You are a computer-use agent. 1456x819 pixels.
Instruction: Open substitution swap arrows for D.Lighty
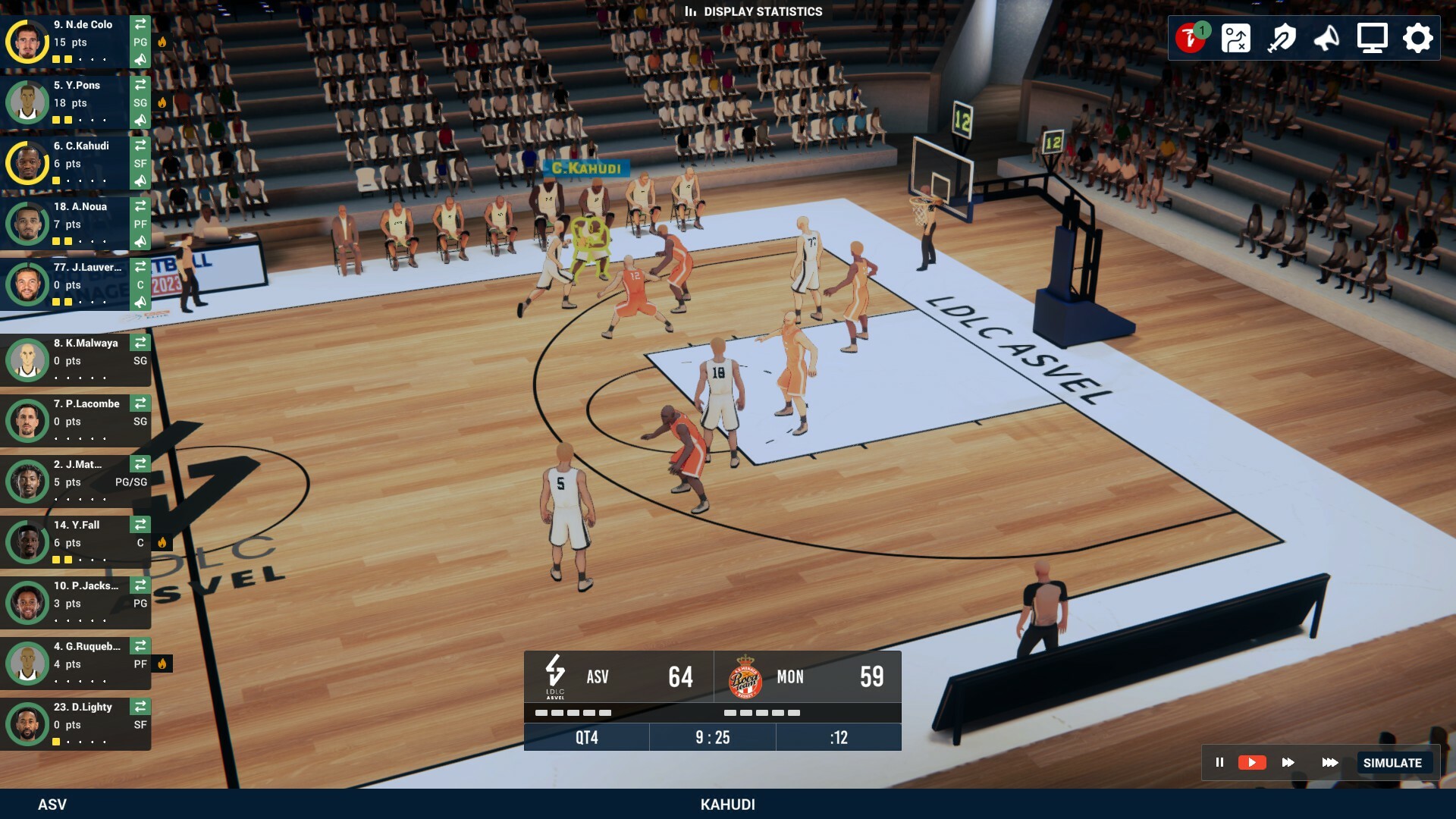coord(140,706)
